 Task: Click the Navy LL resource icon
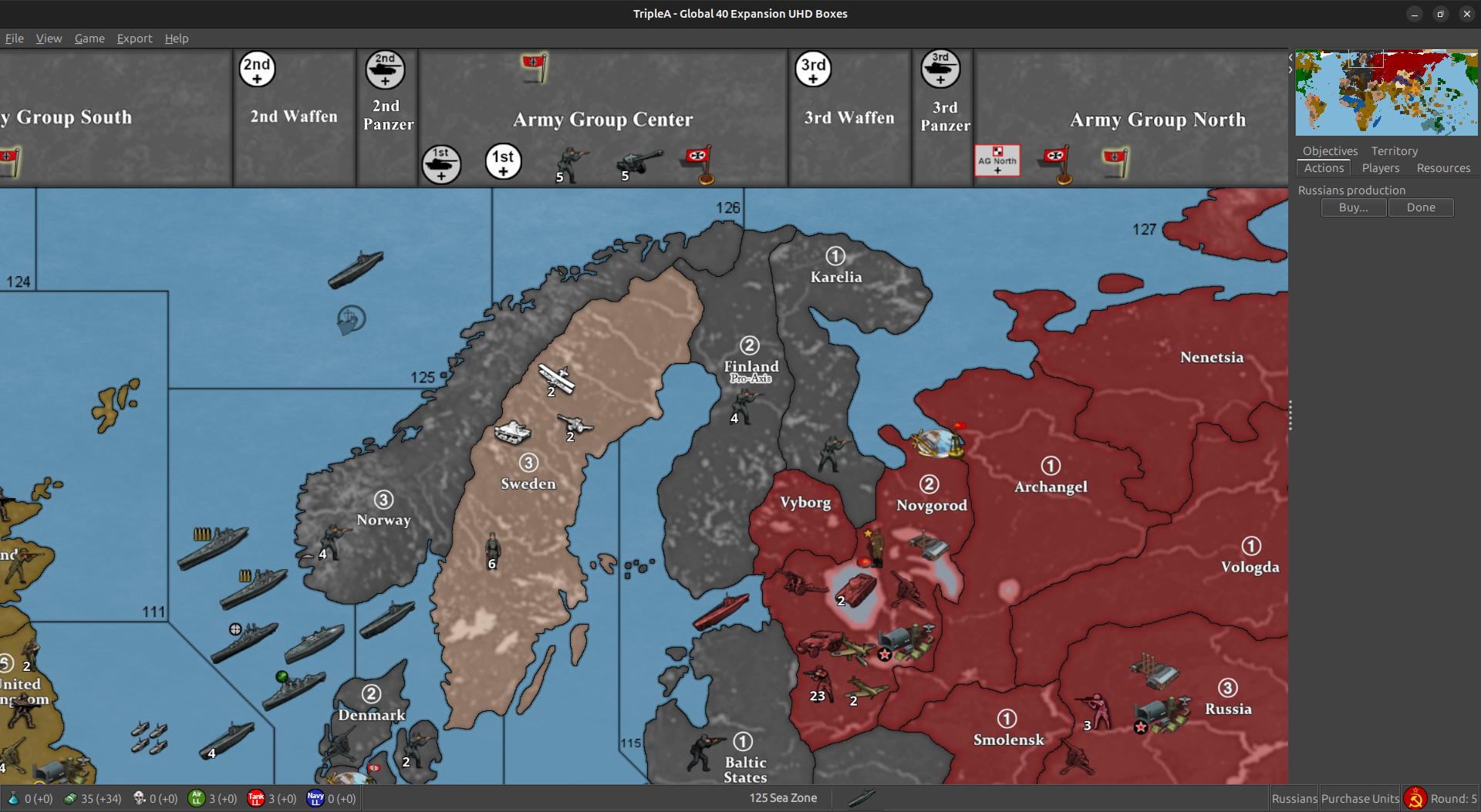coord(315,797)
